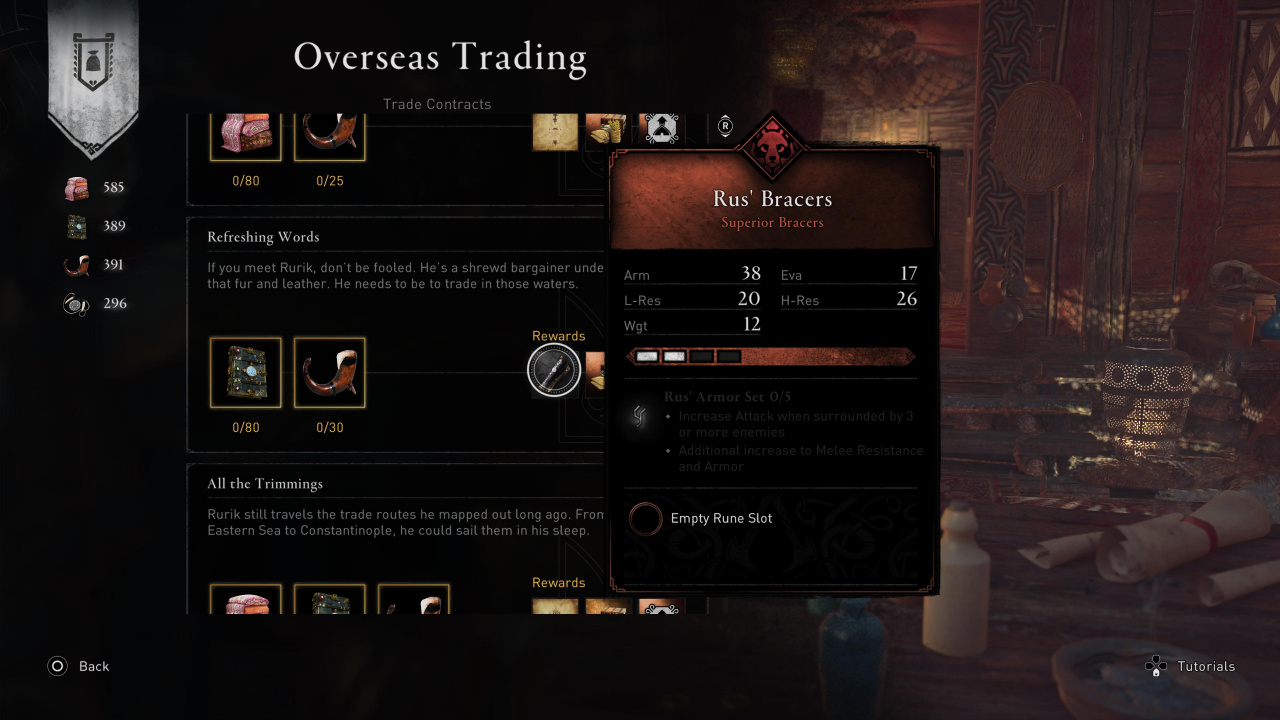Image resolution: width=1280 pixels, height=720 pixels.
Task: Select the Refreshing Words trade contract
Action: click(x=263, y=238)
